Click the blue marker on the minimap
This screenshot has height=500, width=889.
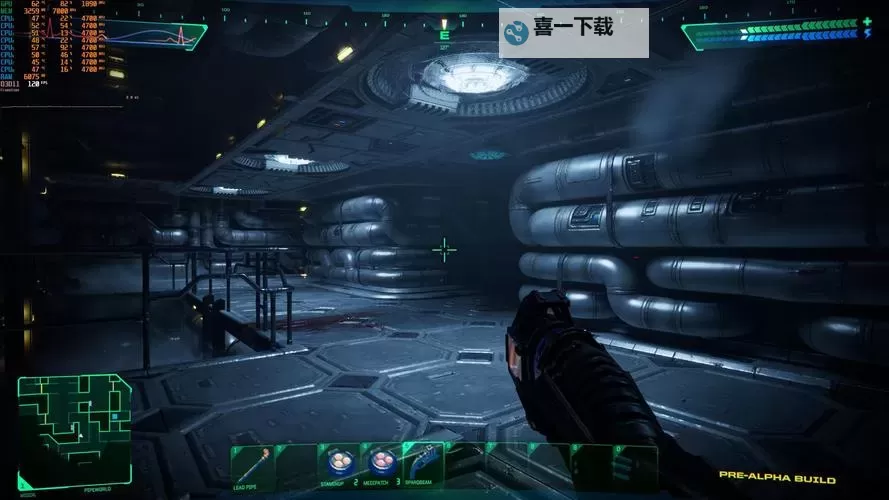[x=115, y=414]
